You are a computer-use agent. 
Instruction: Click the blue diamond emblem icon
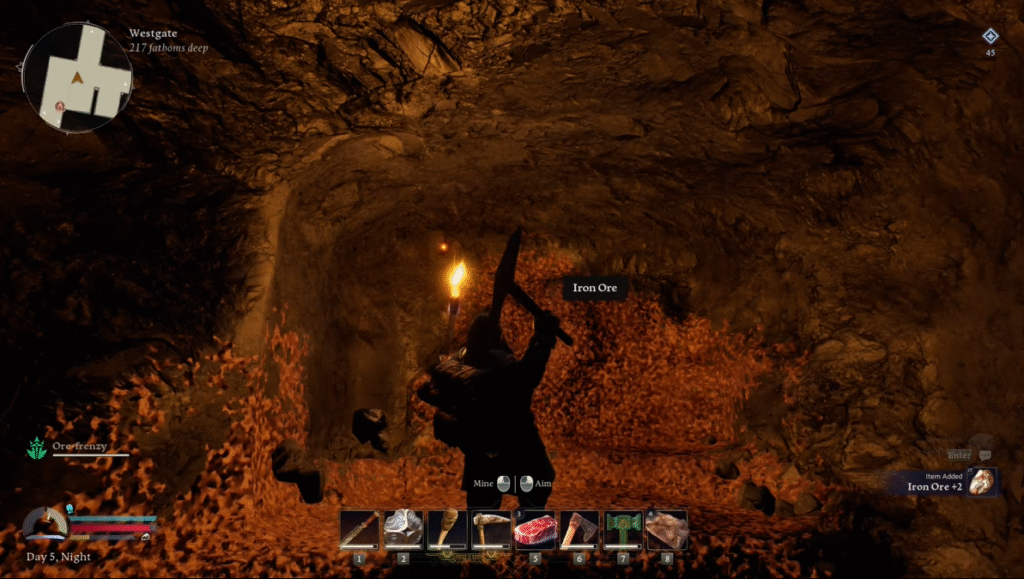click(x=990, y=36)
